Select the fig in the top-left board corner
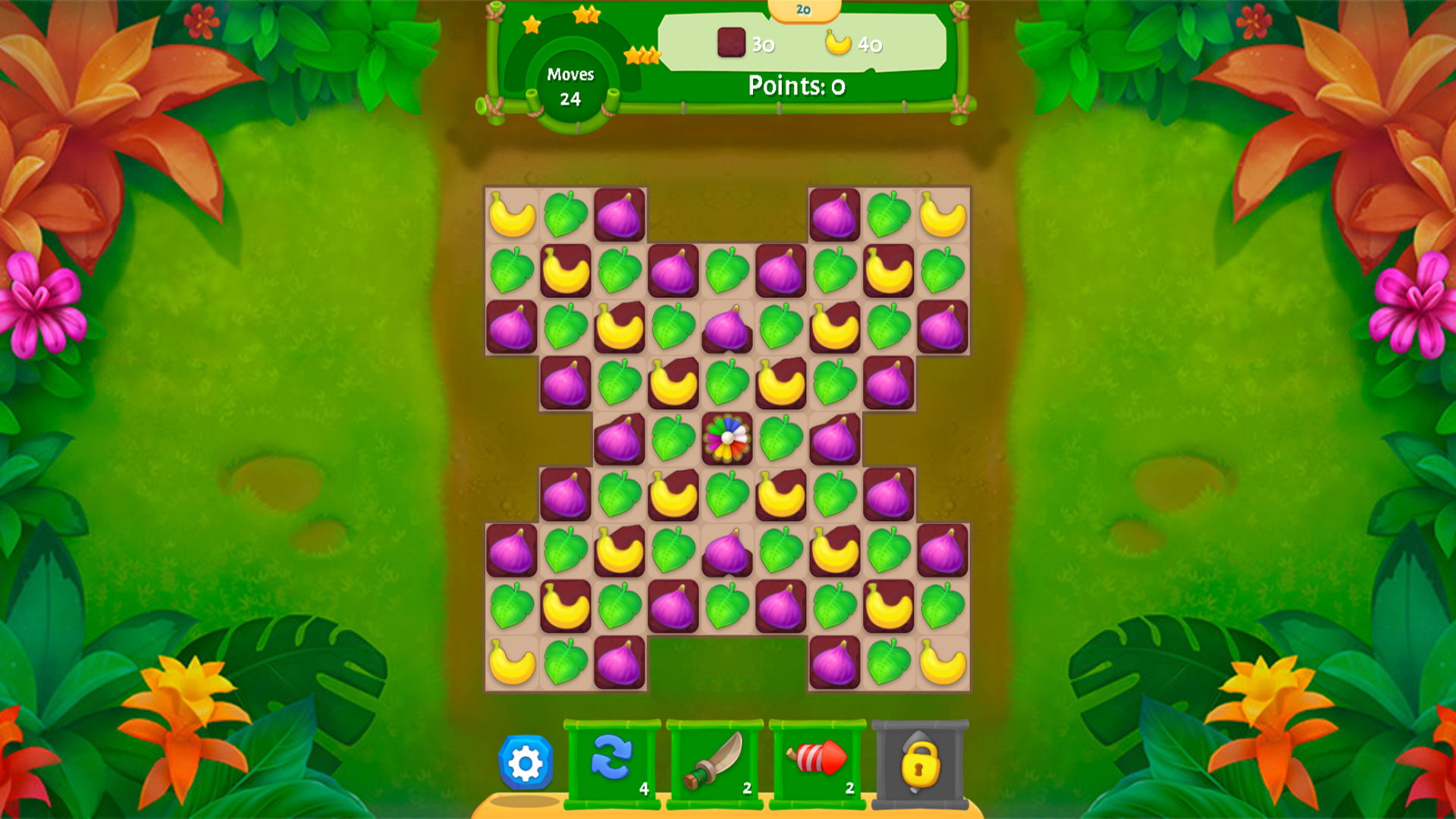The width and height of the screenshot is (1456, 819). click(620, 216)
